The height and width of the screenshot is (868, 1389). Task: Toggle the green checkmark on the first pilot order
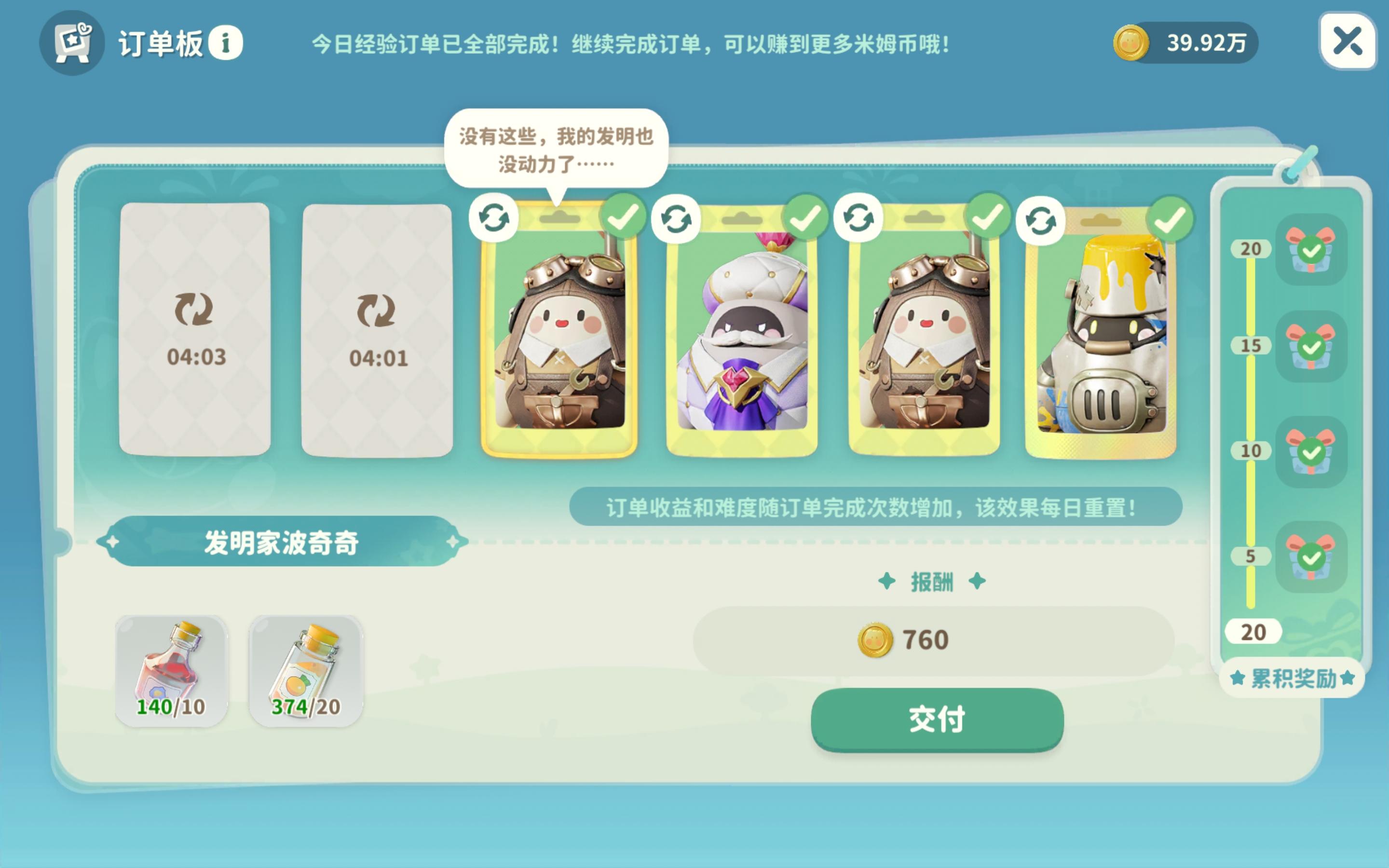click(x=624, y=217)
